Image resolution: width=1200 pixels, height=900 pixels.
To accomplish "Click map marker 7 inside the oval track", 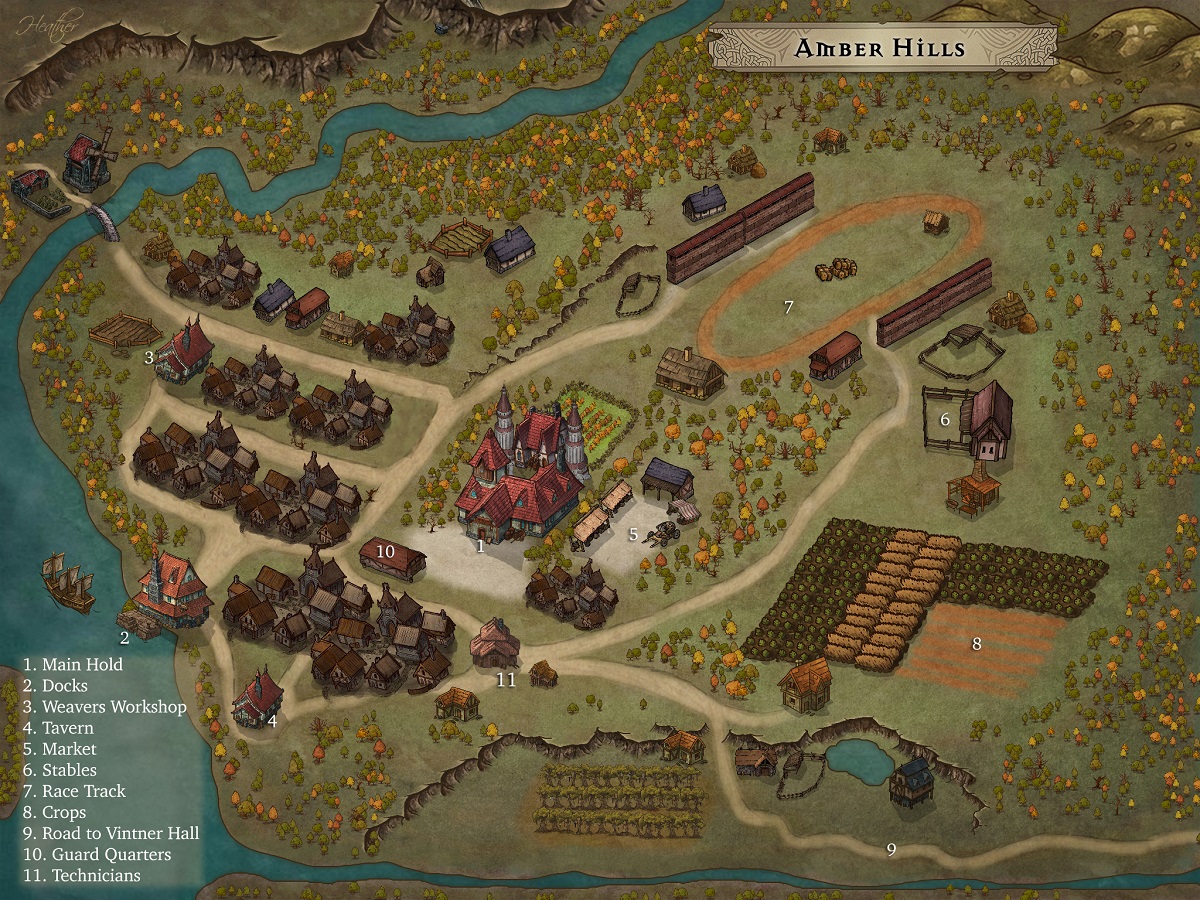I will click(788, 307).
